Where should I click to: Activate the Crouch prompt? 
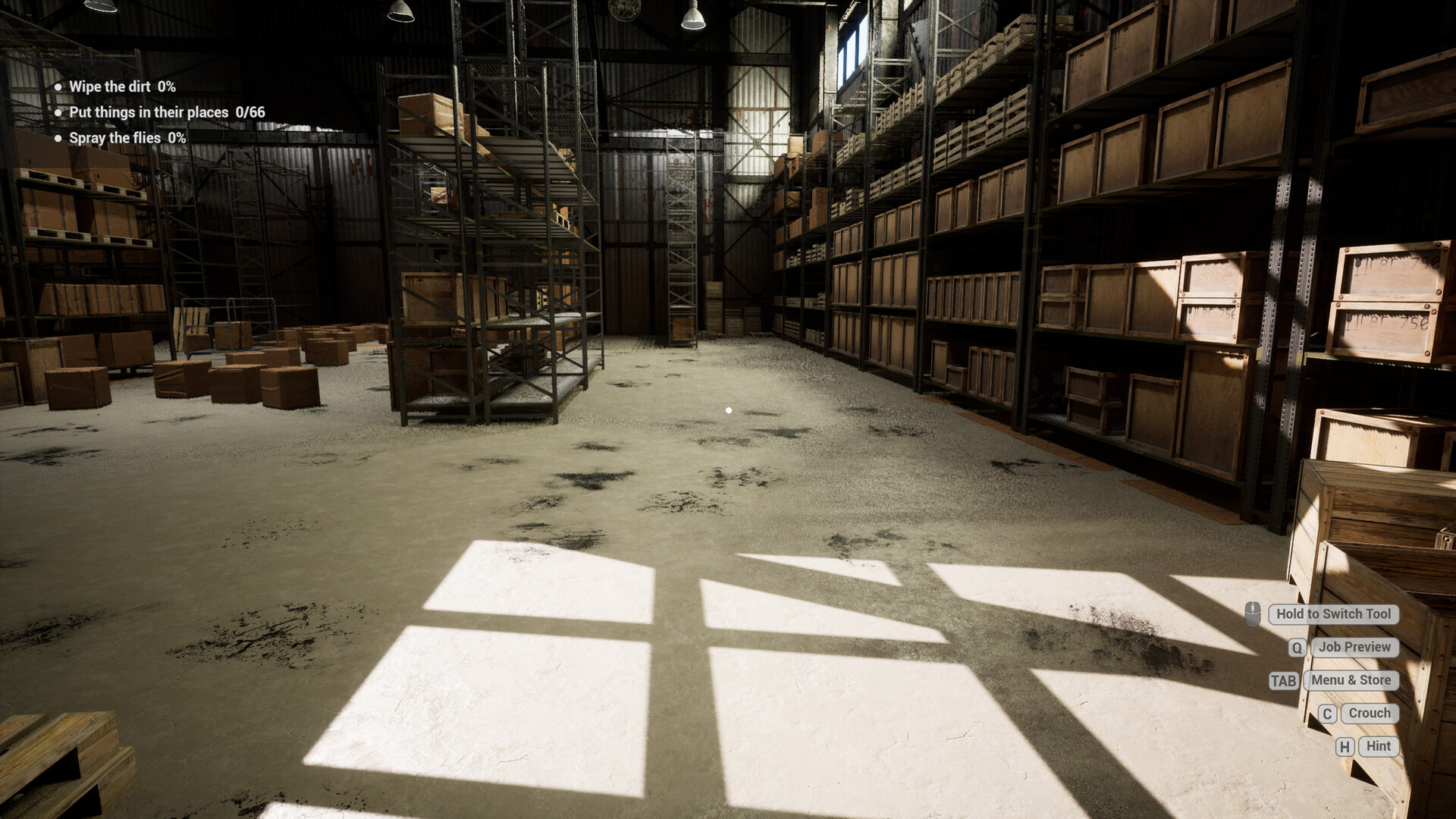click(x=1369, y=713)
